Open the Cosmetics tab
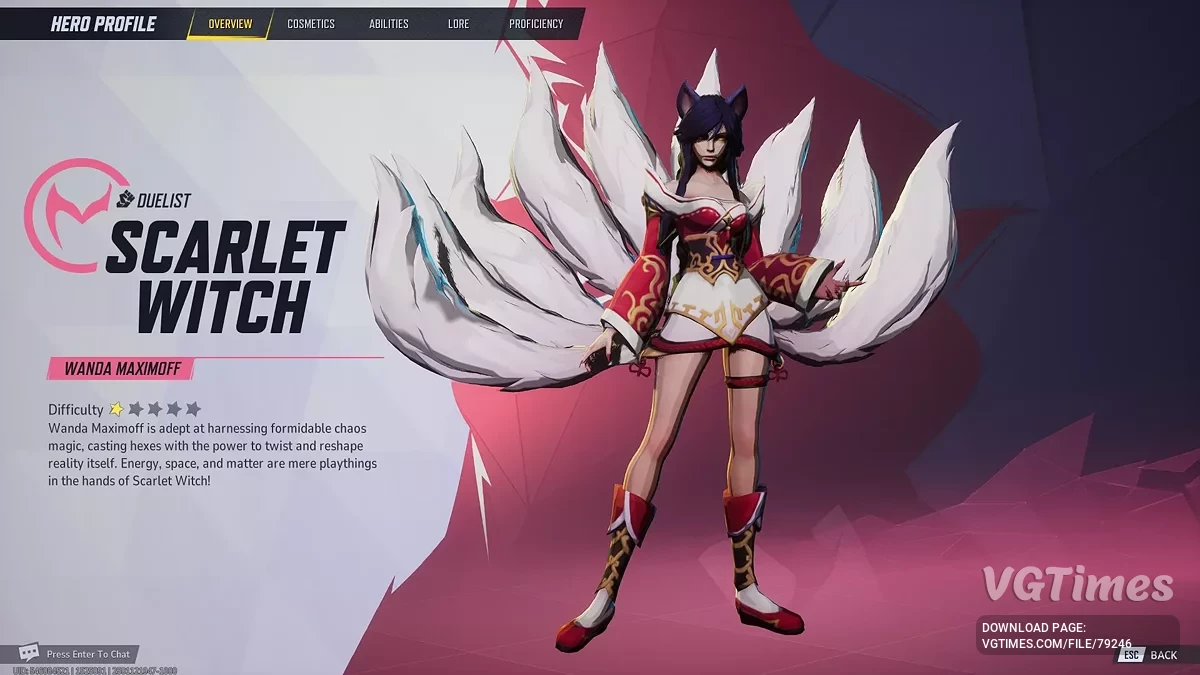This screenshot has height=675, width=1200. [x=311, y=24]
